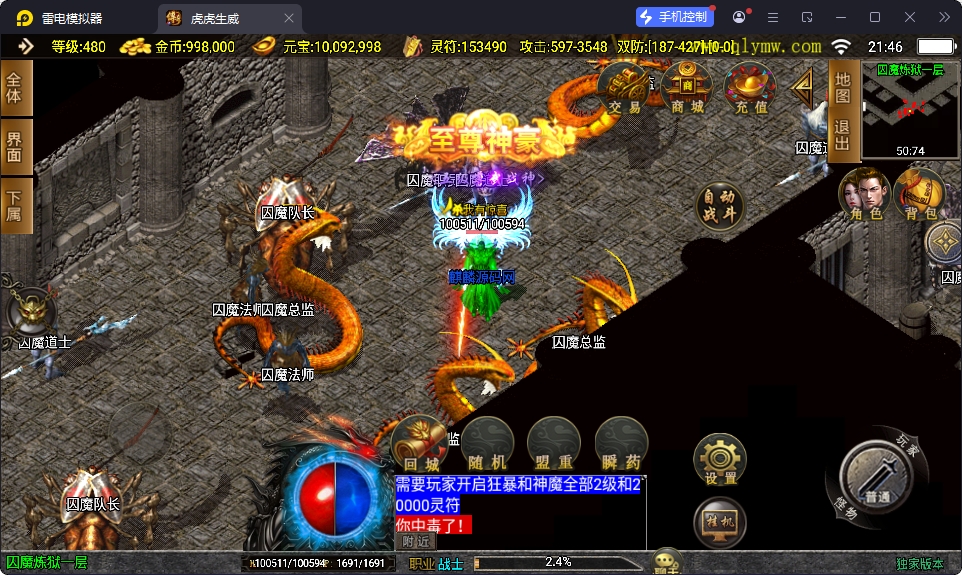
Task: Select the 全体 tab
Action: coord(15,89)
